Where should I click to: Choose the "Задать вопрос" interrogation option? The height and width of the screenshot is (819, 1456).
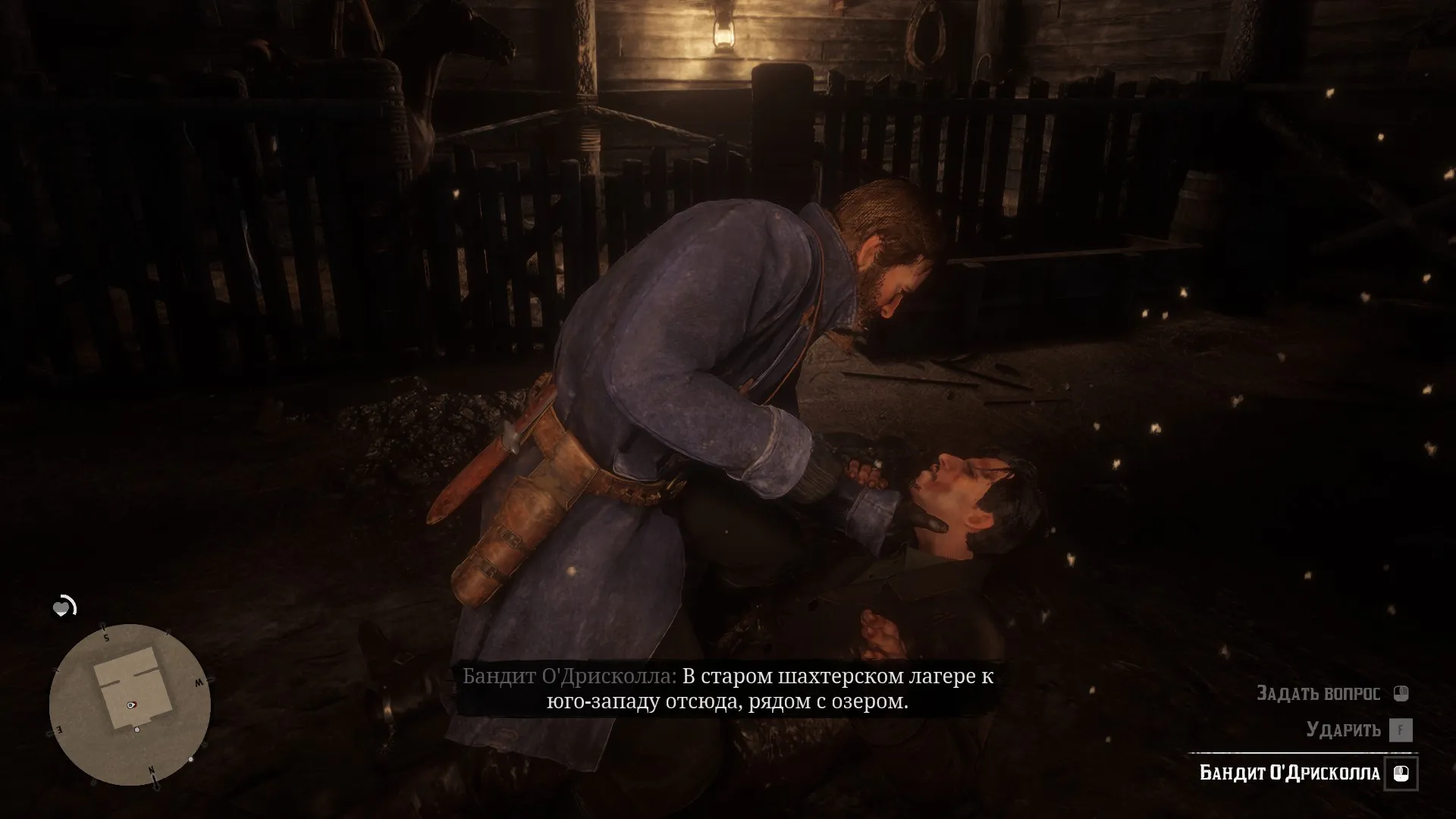(1319, 692)
